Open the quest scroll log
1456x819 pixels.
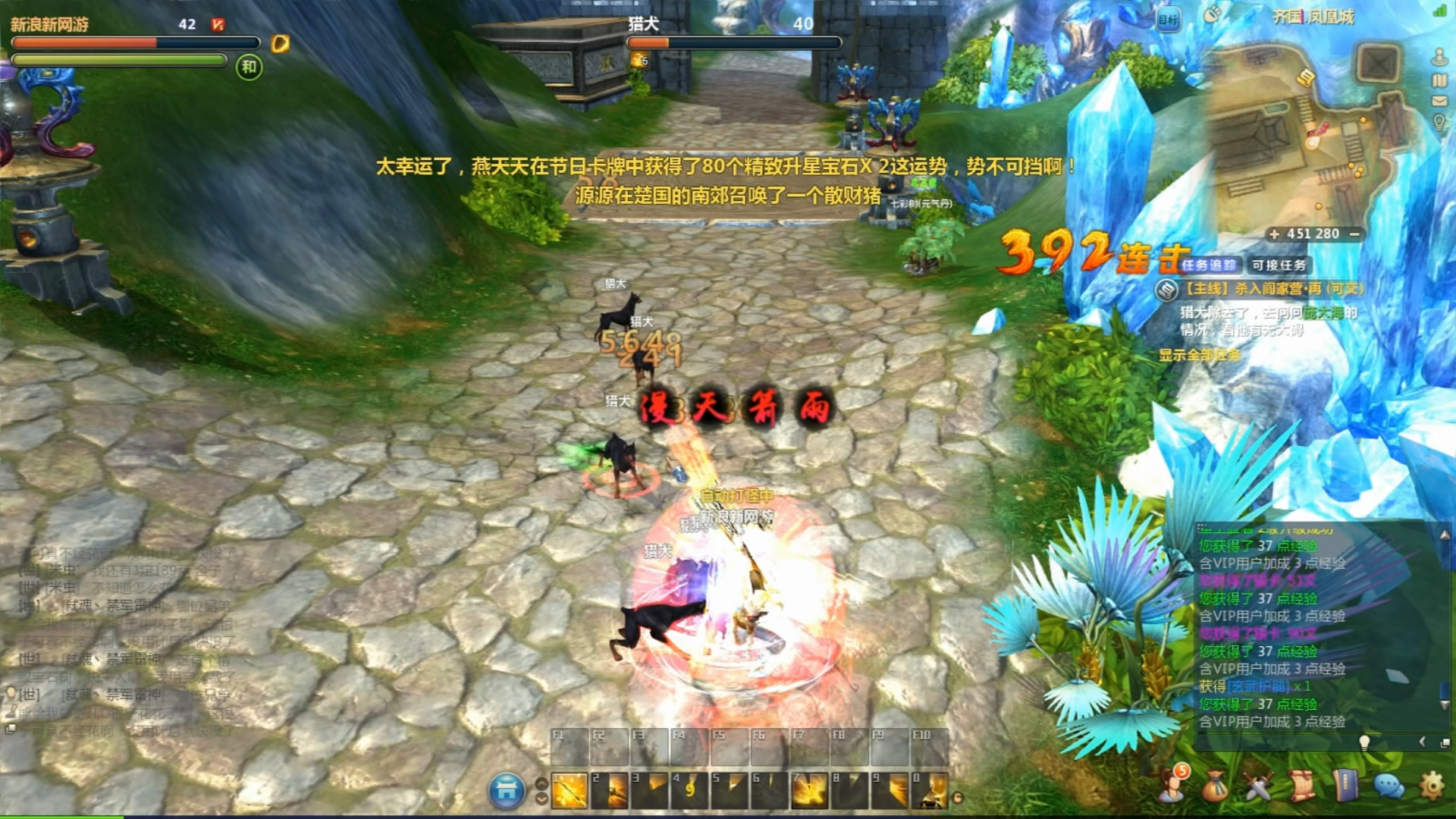coord(1301,786)
